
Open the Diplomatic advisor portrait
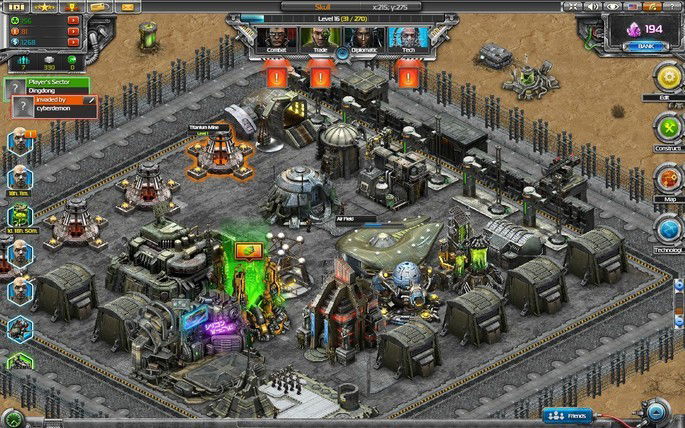[x=362, y=39]
